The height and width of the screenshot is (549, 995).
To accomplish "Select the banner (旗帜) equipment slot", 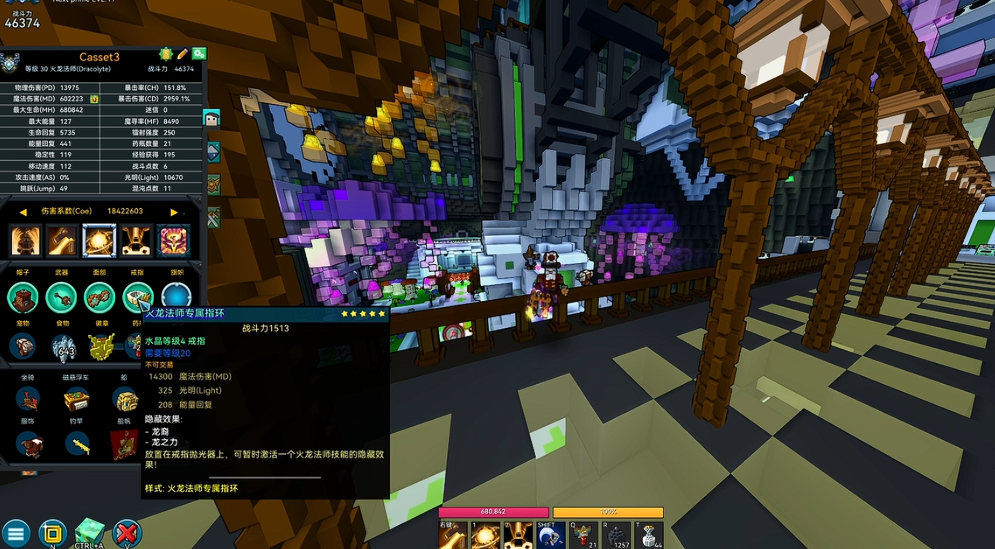I will [x=176, y=297].
